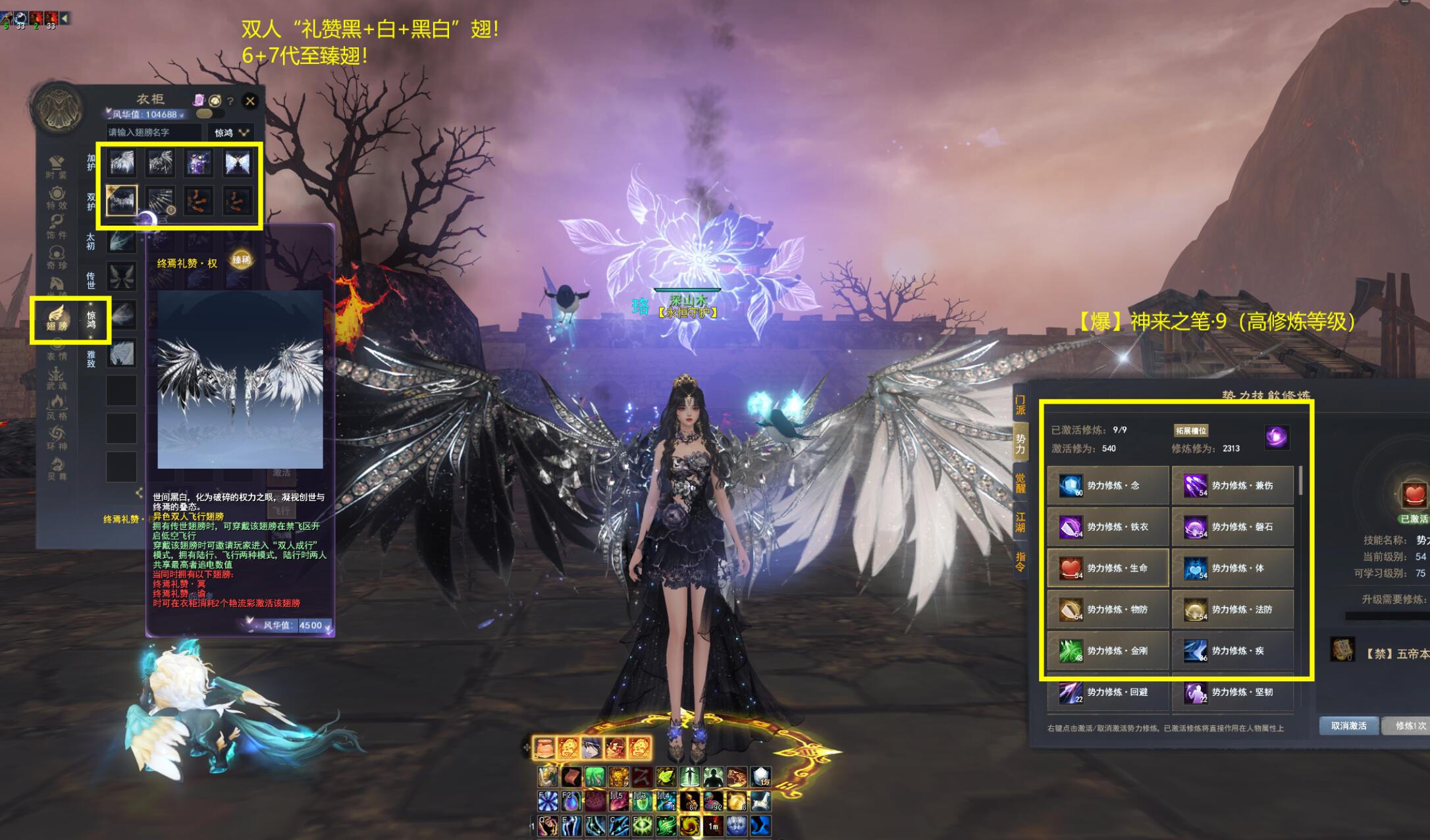Choose the 雅致 wing sub-tab
The image size is (1430, 840).
[x=91, y=358]
